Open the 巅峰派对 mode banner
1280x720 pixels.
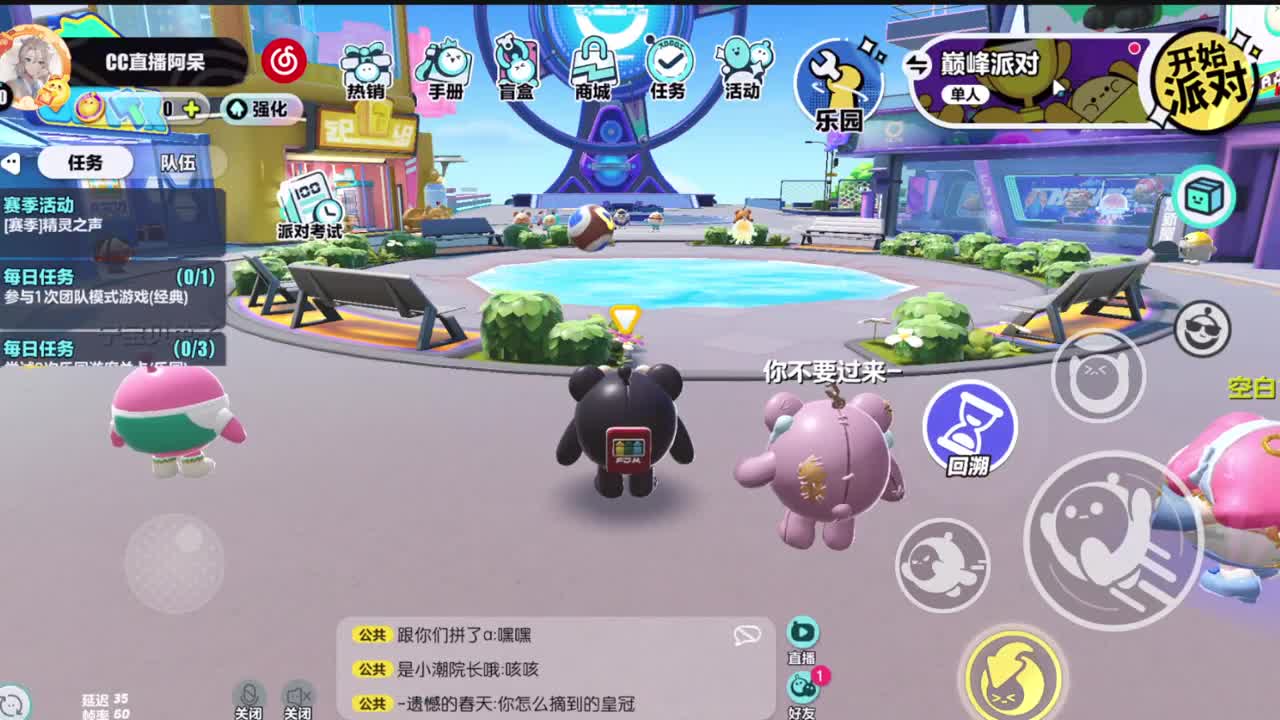(x=990, y=62)
